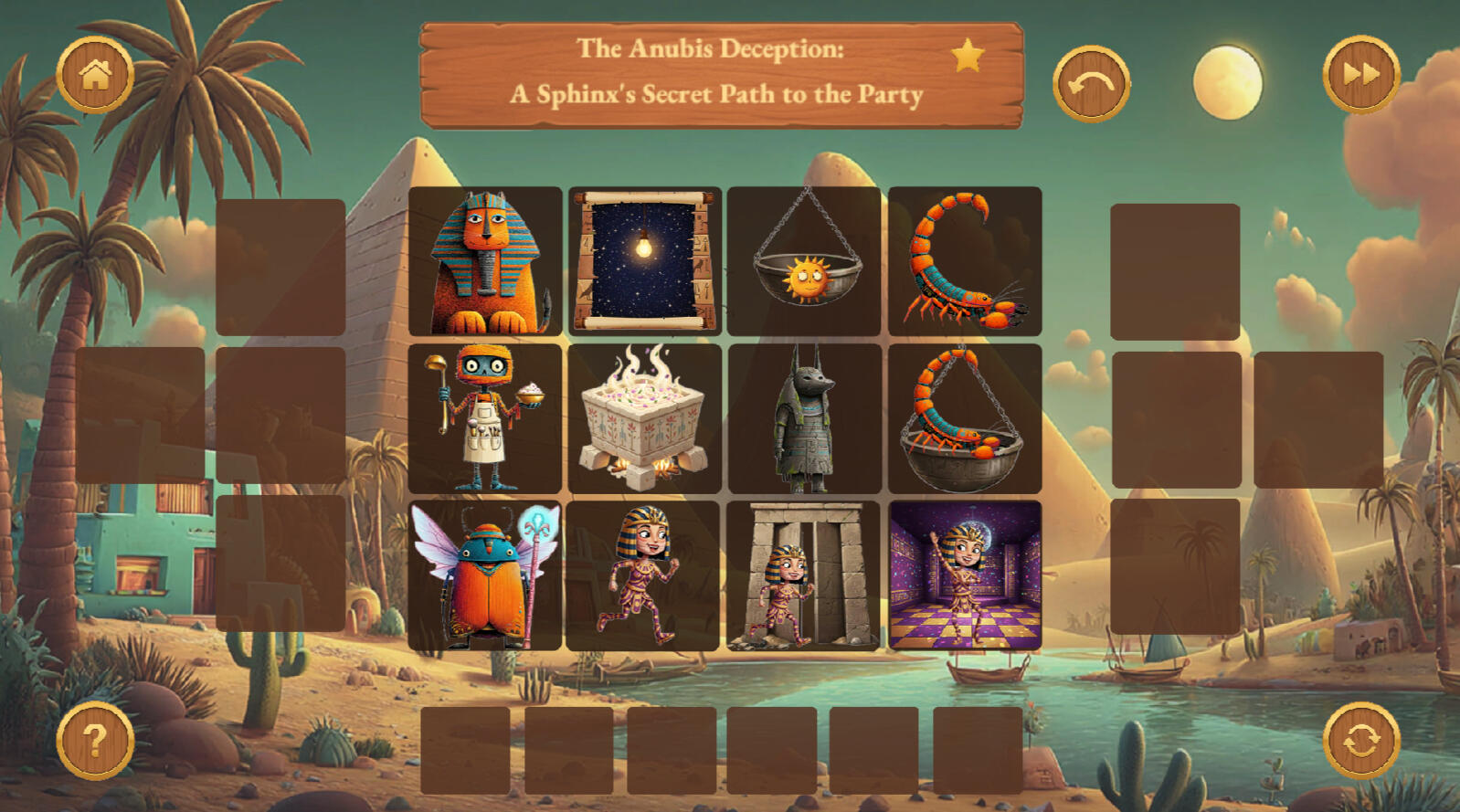Open the question mark hint button
1460x812 pixels.
coord(95,740)
